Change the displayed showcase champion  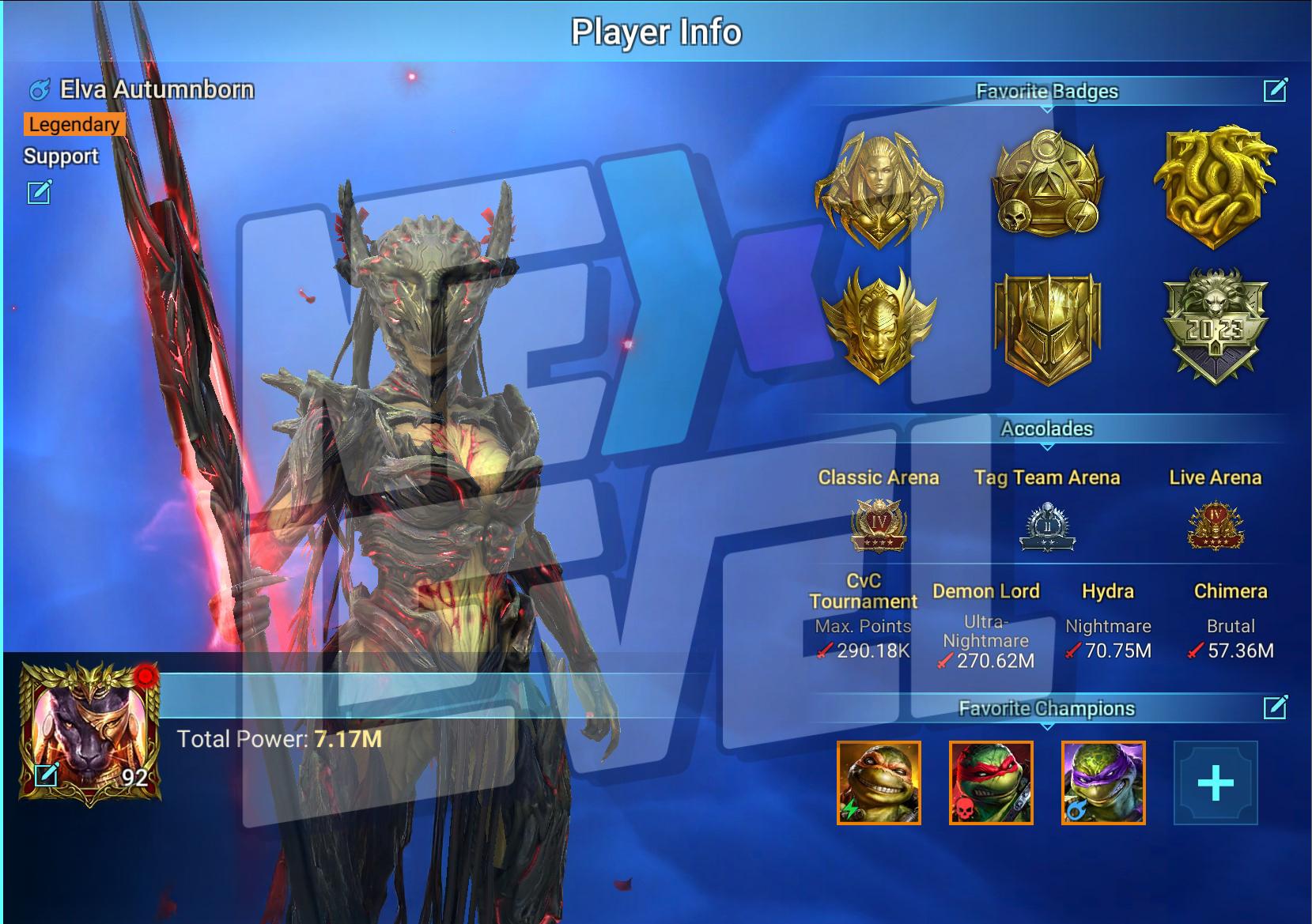pyautogui.click(x=39, y=191)
